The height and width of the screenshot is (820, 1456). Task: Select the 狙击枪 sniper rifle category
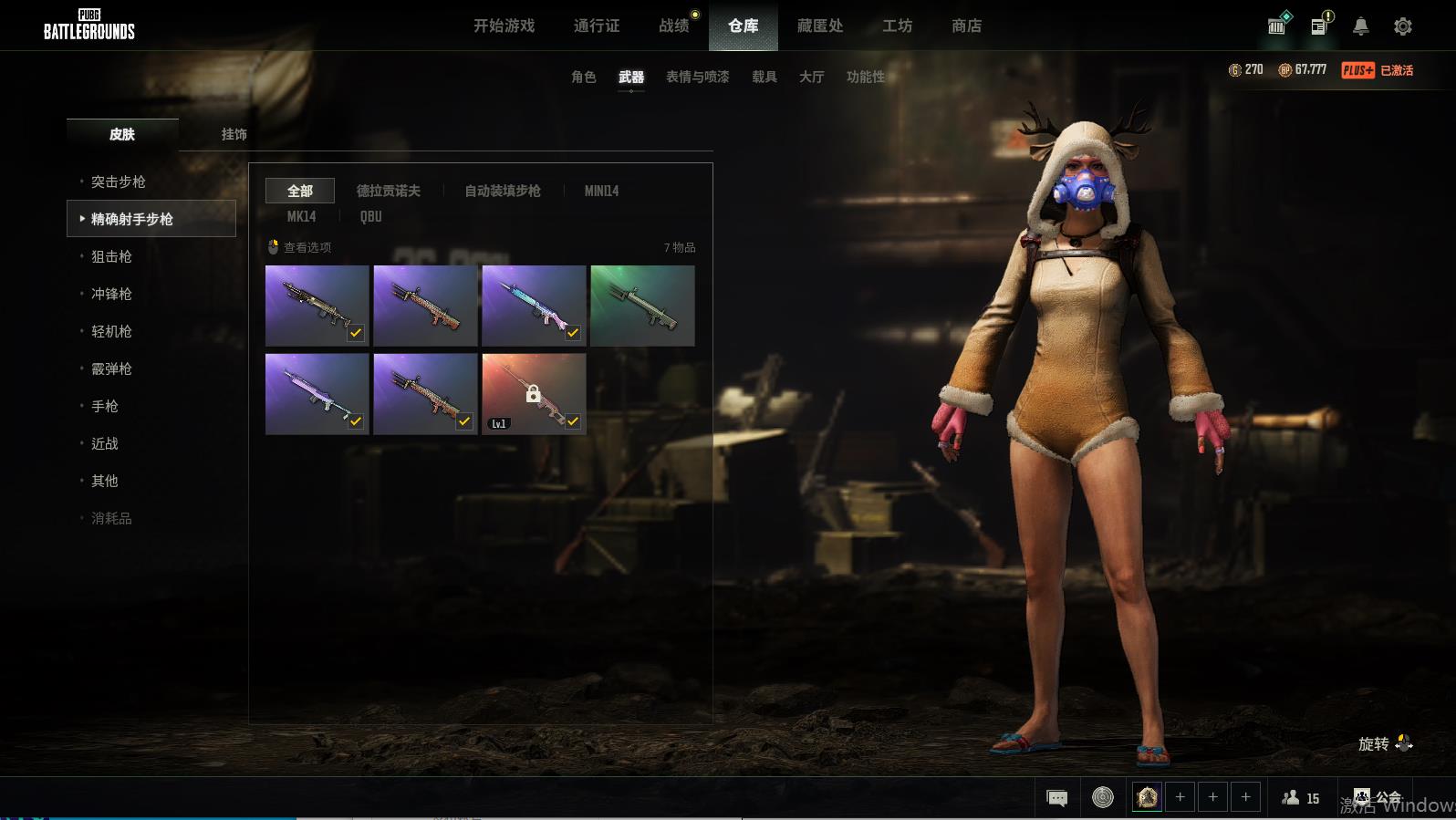tap(111, 256)
